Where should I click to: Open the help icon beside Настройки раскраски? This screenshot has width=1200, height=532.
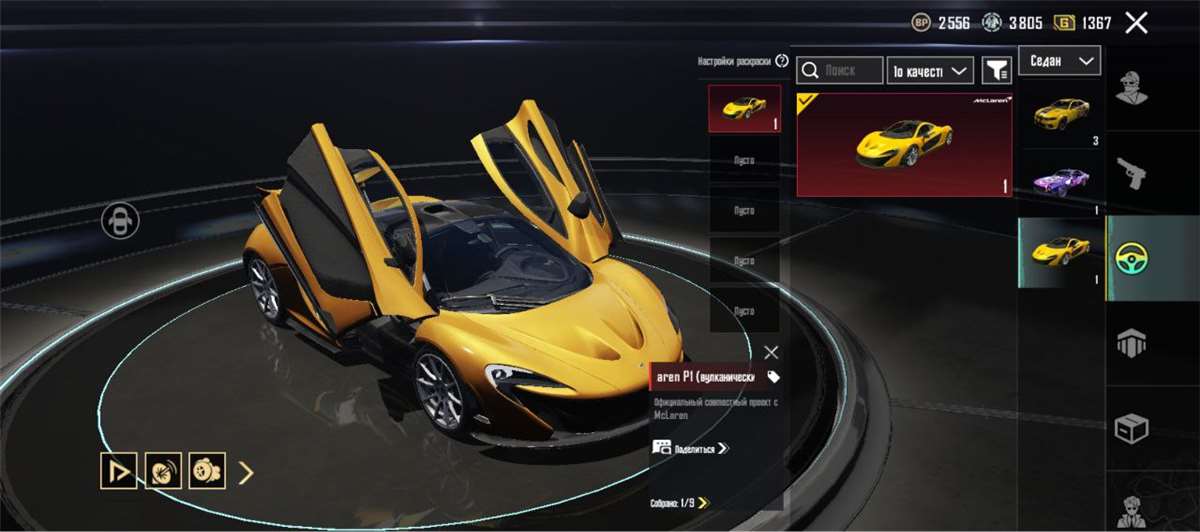(x=782, y=61)
